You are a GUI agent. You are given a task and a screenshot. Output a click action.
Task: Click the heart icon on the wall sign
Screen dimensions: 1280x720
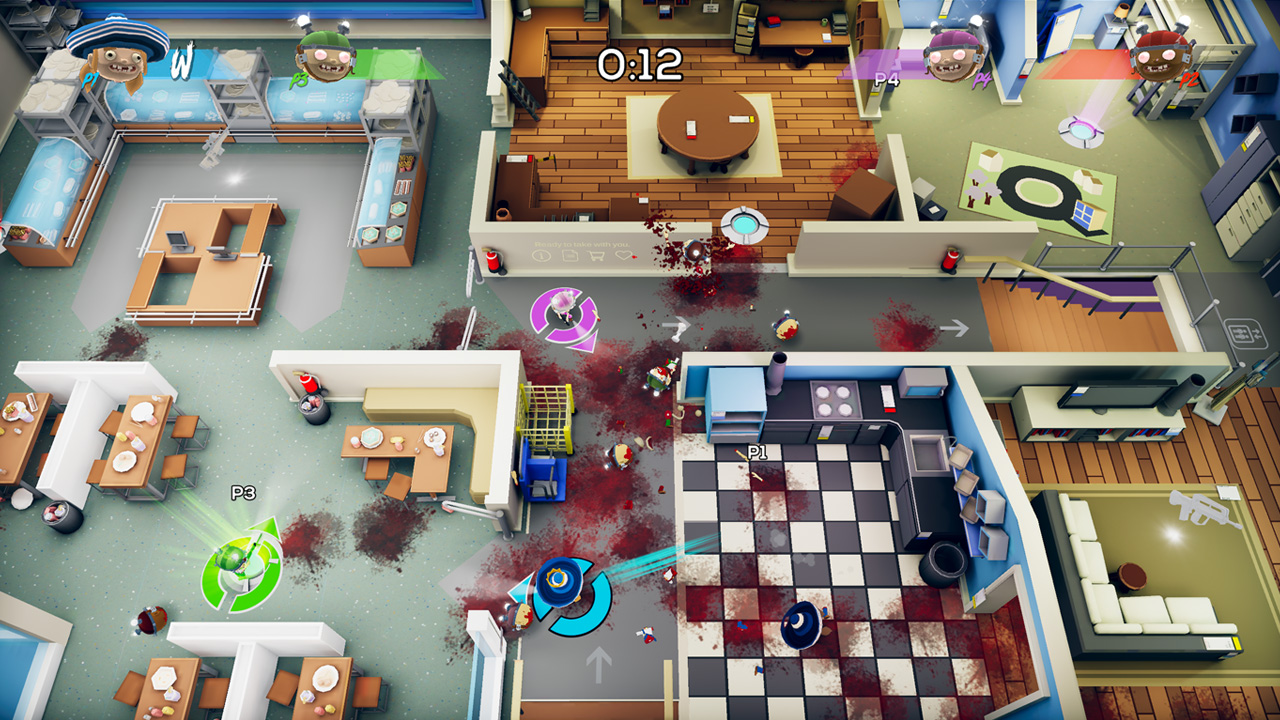pos(623,257)
